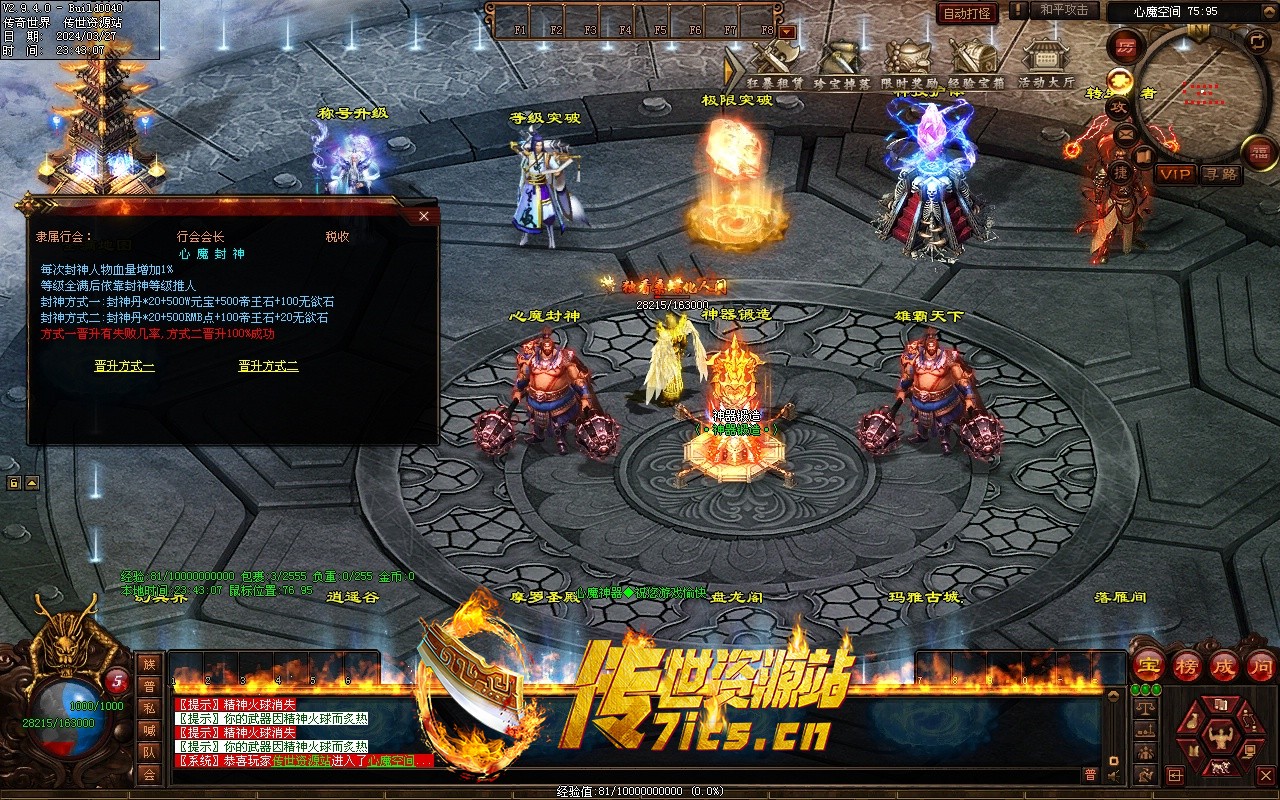Choose the 晋升方式二 promotion link

coord(268,366)
